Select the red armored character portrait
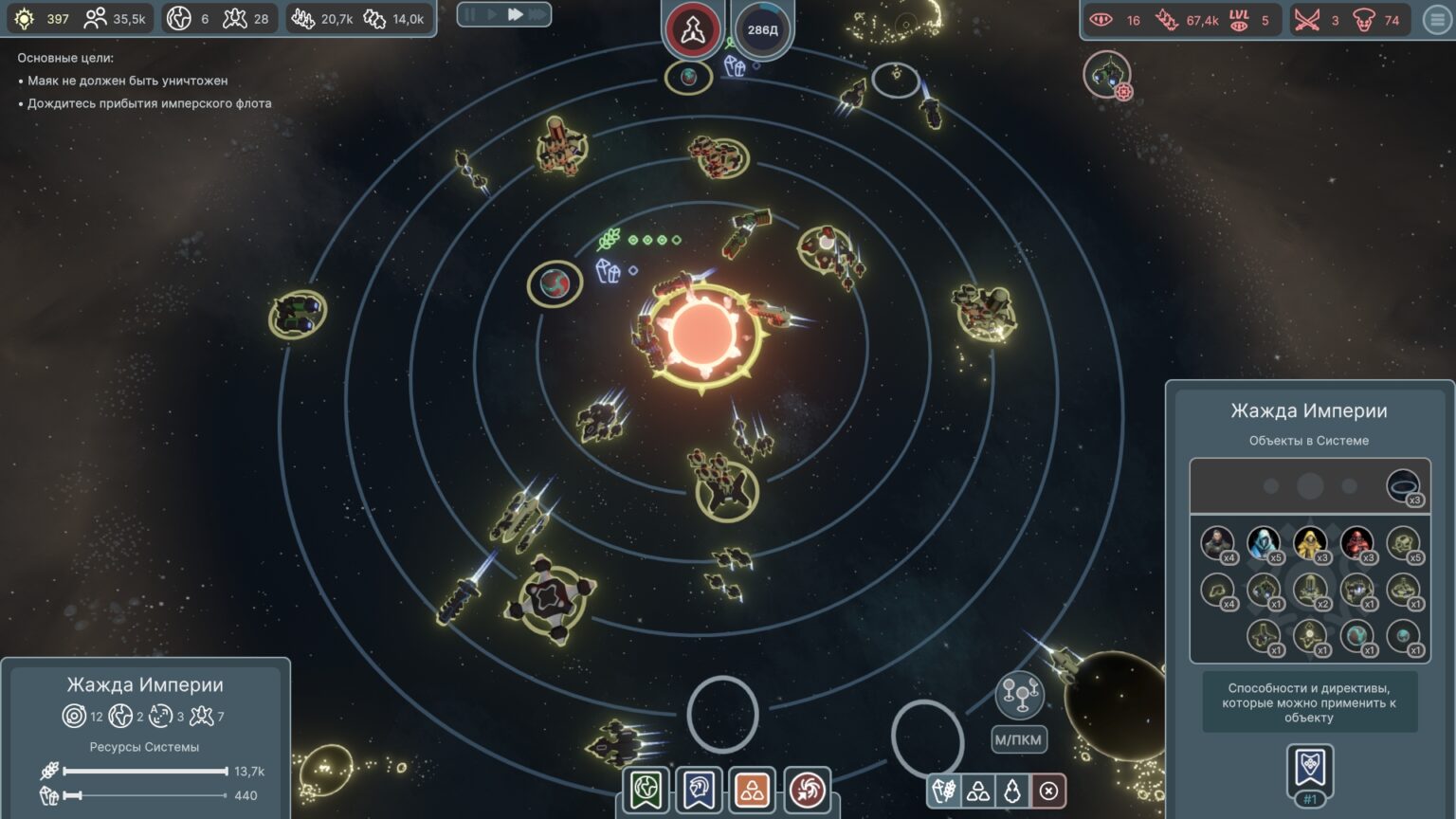 [1356, 543]
